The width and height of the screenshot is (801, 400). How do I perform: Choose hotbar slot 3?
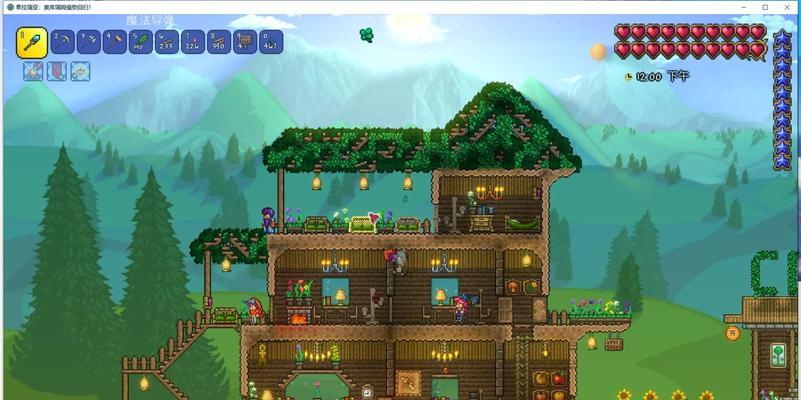pyautogui.click(x=89, y=42)
